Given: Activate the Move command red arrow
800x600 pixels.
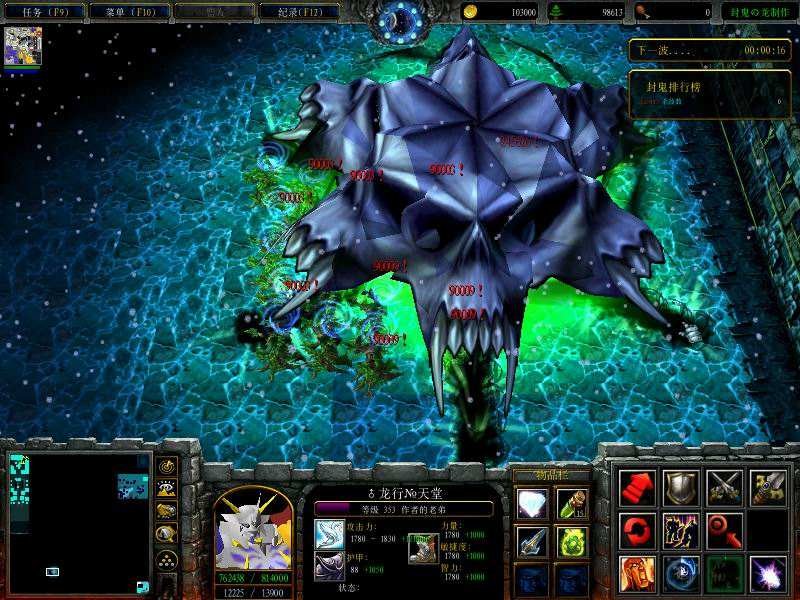Looking at the screenshot, I should point(637,486).
